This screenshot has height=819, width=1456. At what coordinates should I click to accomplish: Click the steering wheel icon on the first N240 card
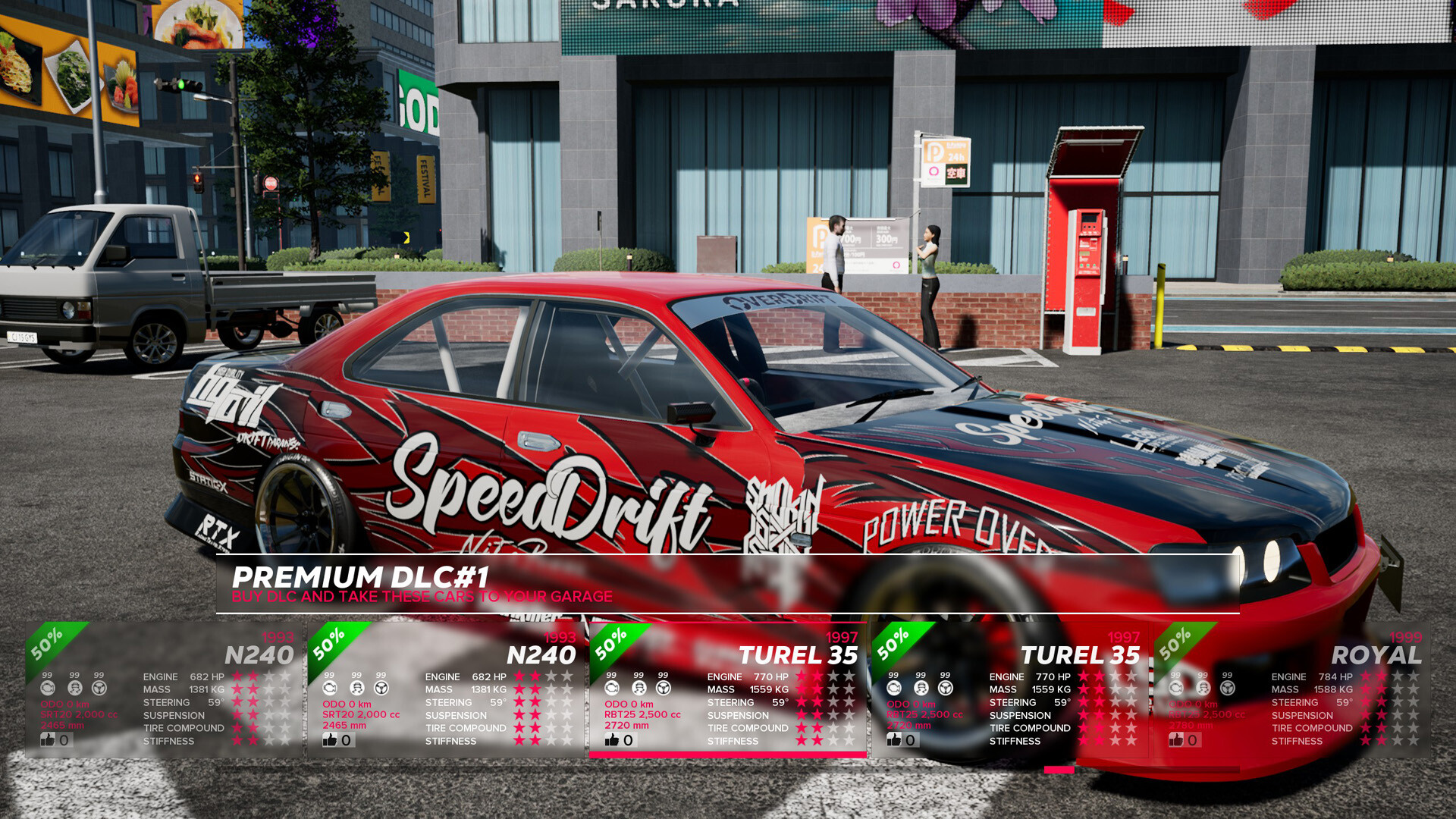[x=98, y=689]
